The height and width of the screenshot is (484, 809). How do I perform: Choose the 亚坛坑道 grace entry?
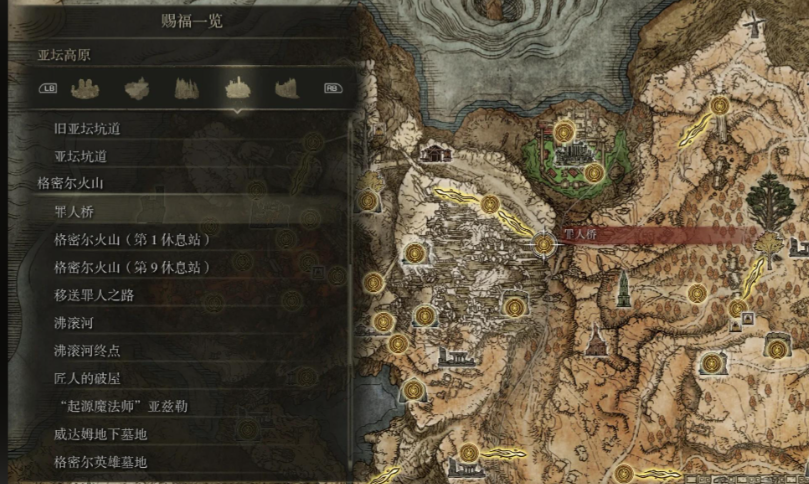[80, 157]
